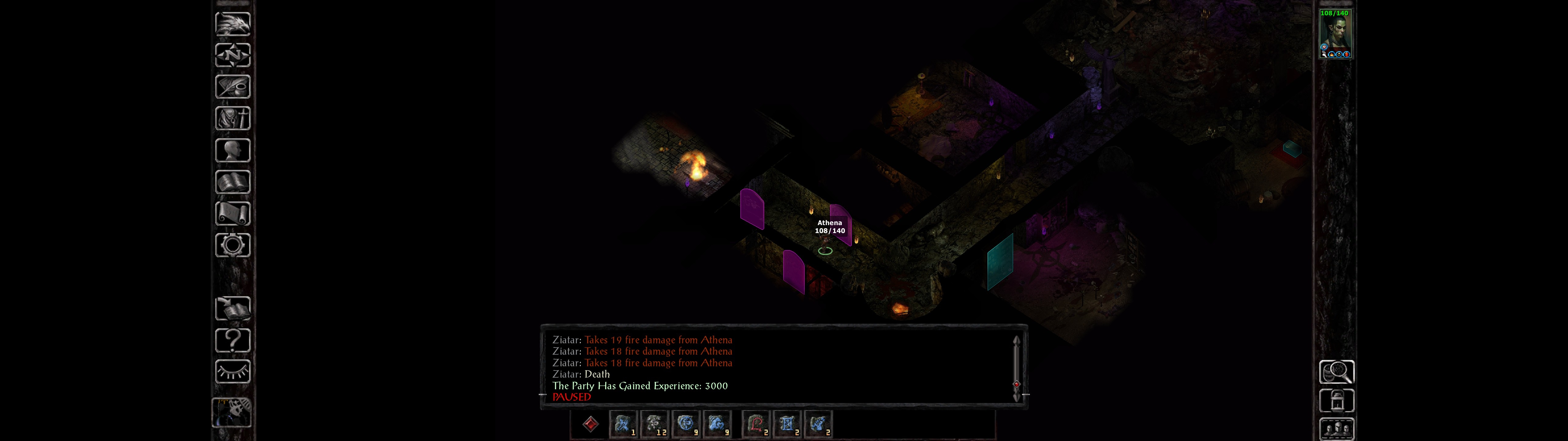1568x441 pixels.
Task: Quick save using the book-with-arrow button
Action: point(232,309)
